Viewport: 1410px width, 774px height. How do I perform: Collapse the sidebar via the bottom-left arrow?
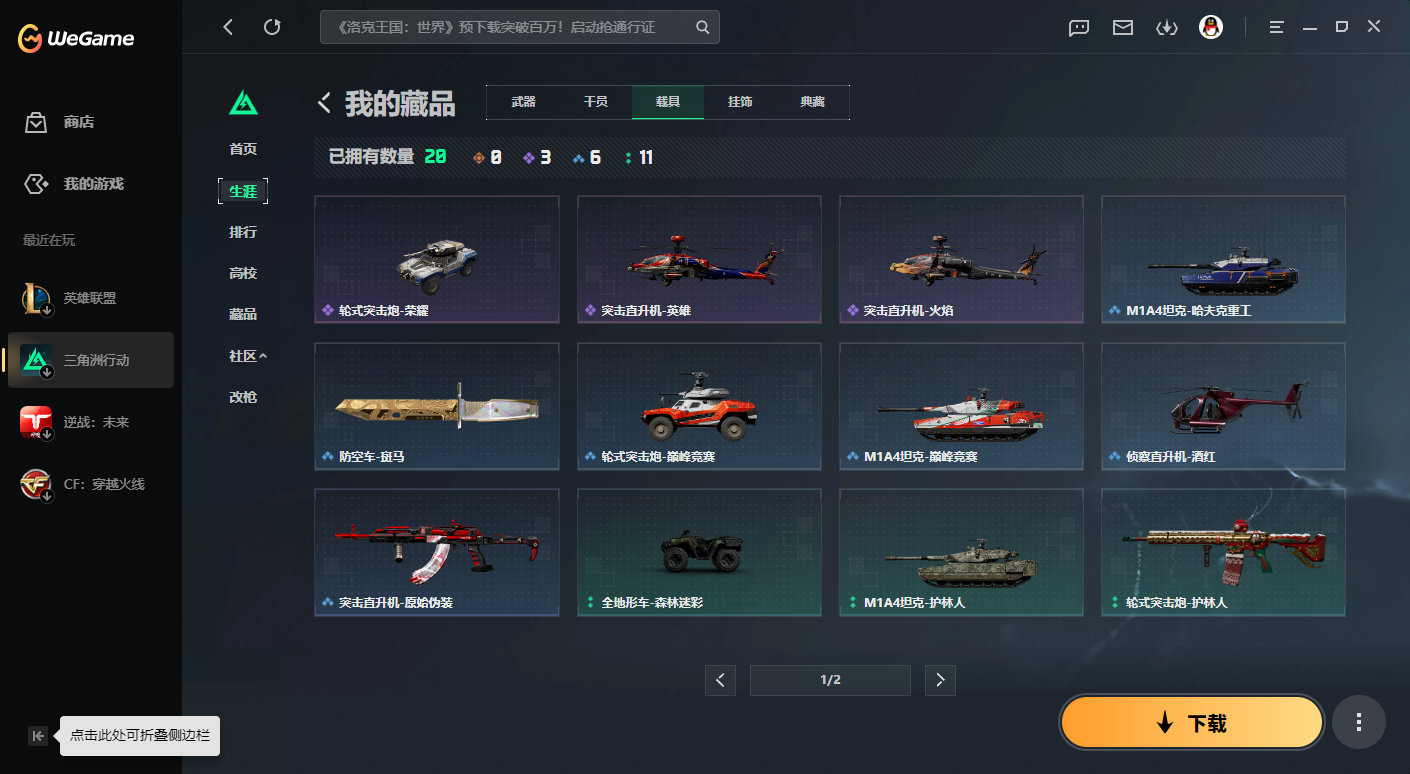coord(37,735)
